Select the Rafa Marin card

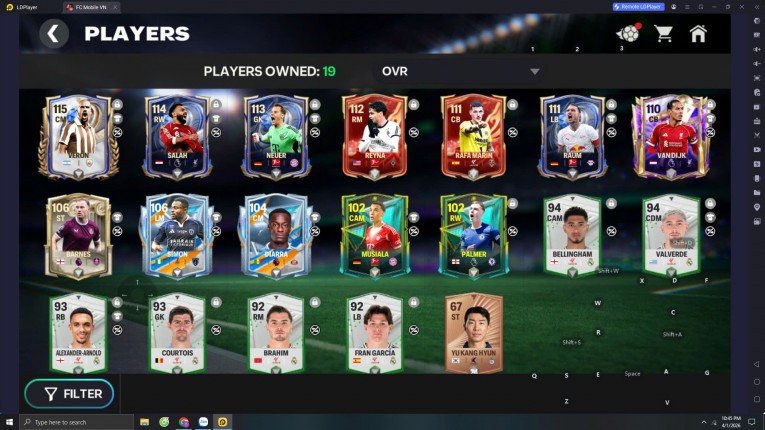click(x=473, y=137)
